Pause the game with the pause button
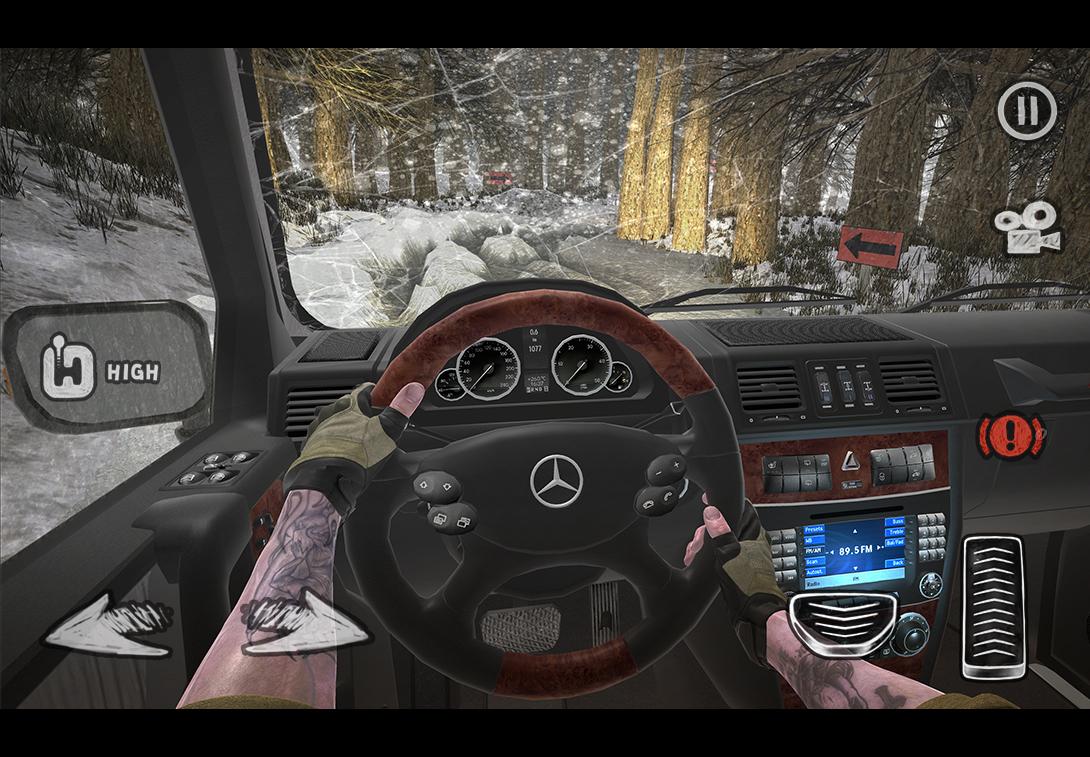 [x=1026, y=110]
